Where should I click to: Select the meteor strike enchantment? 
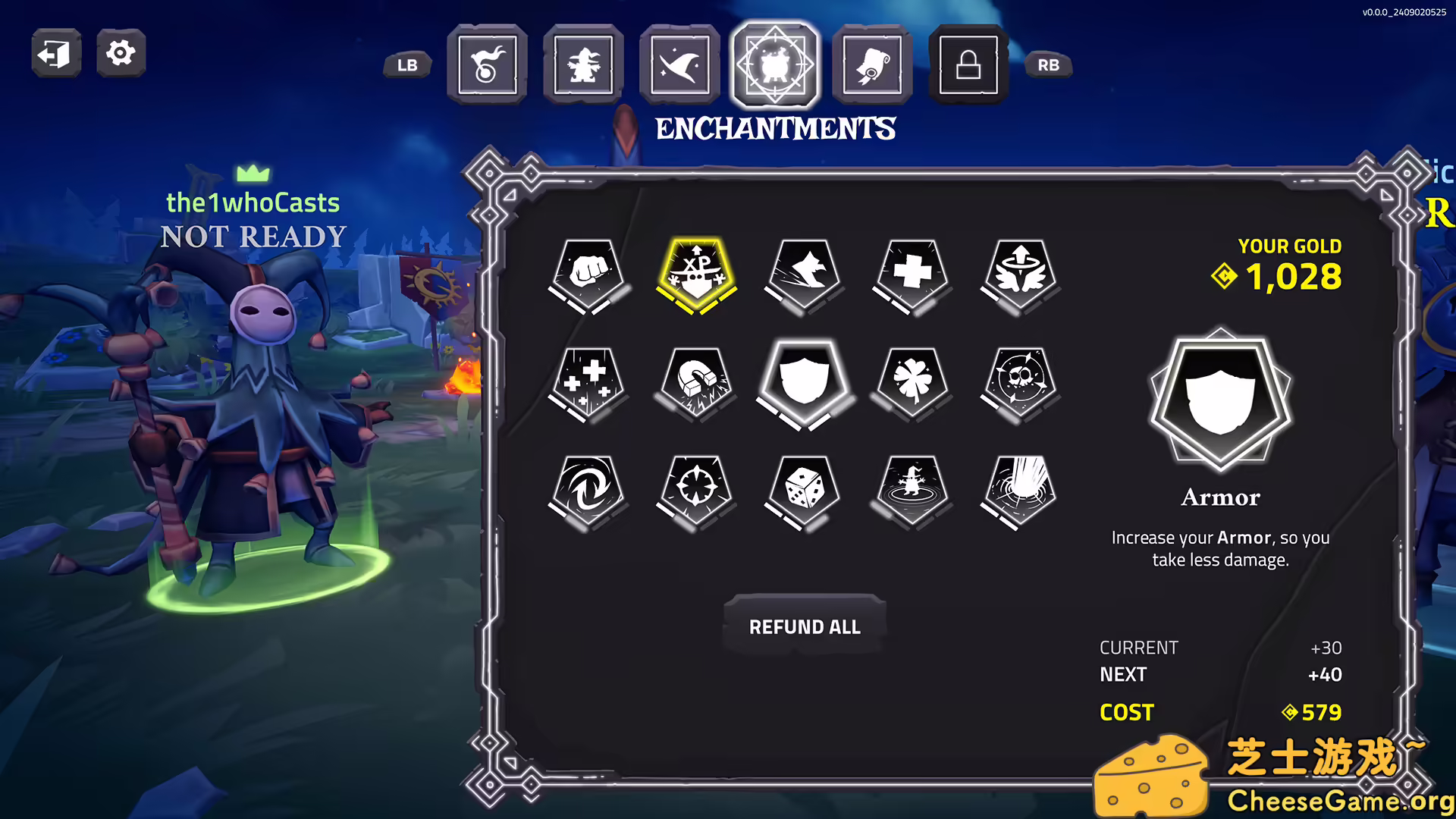coord(1018,491)
